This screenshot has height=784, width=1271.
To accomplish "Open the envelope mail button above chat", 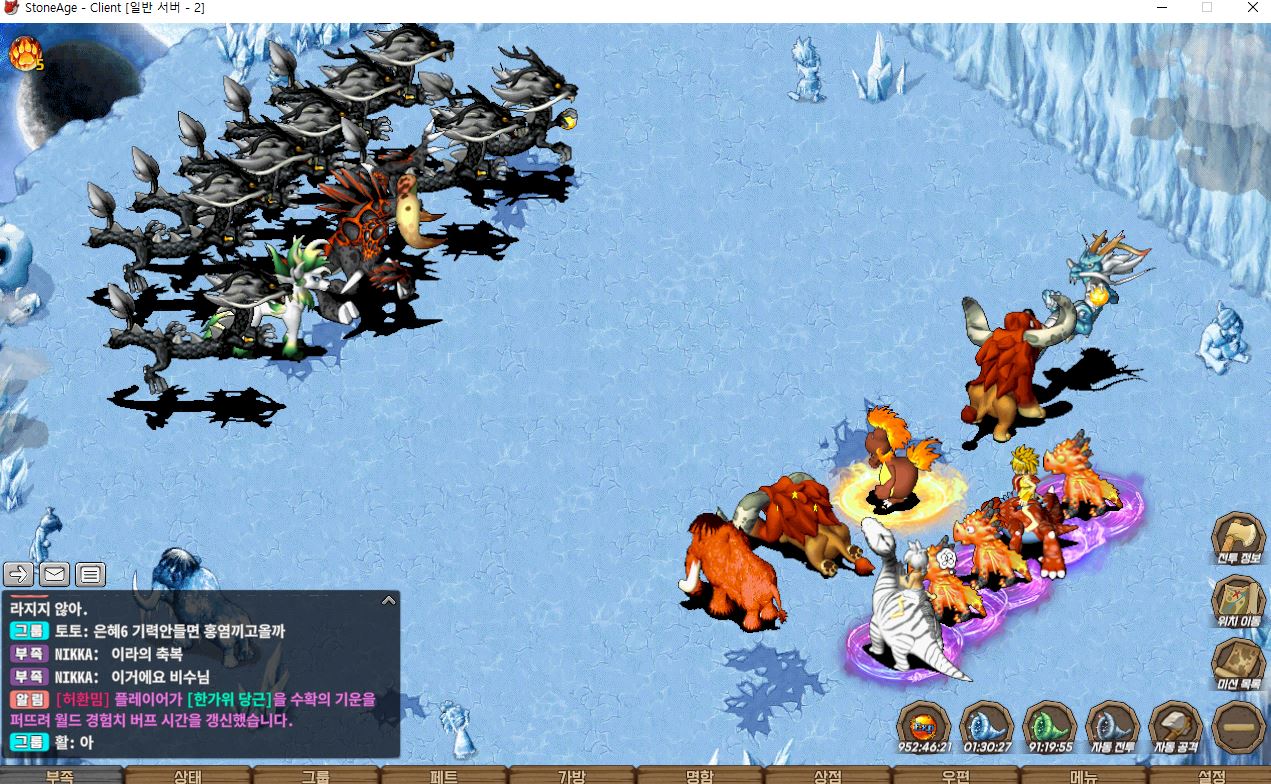I will click(x=54, y=574).
